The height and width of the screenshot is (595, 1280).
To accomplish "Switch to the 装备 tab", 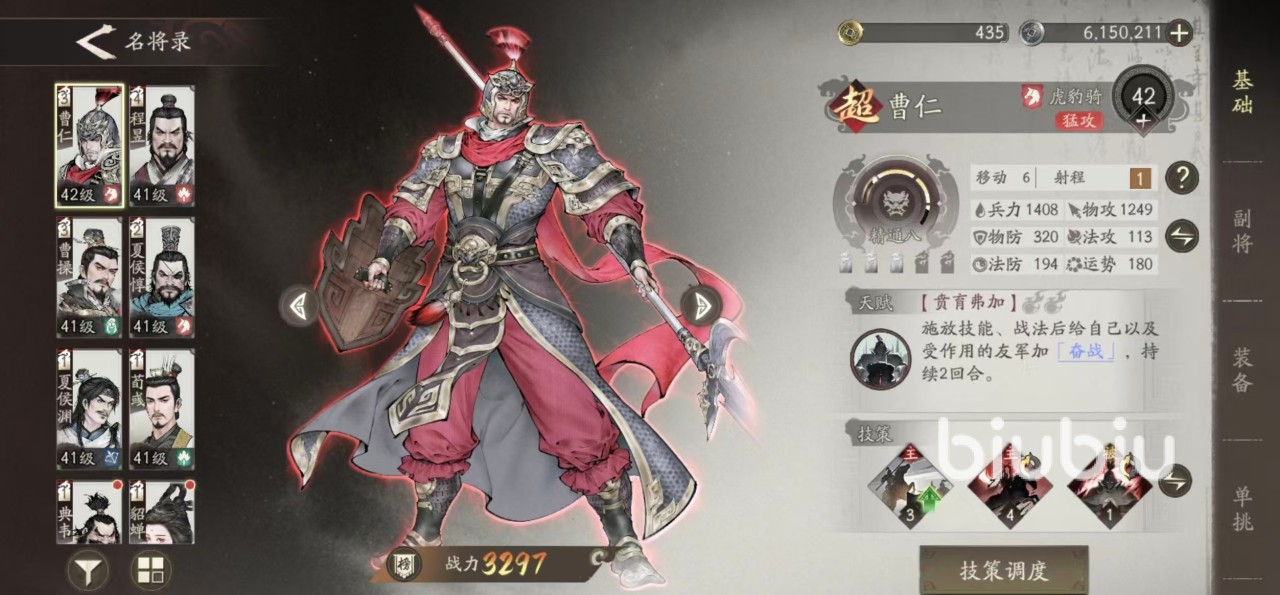I will click(x=1242, y=370).
